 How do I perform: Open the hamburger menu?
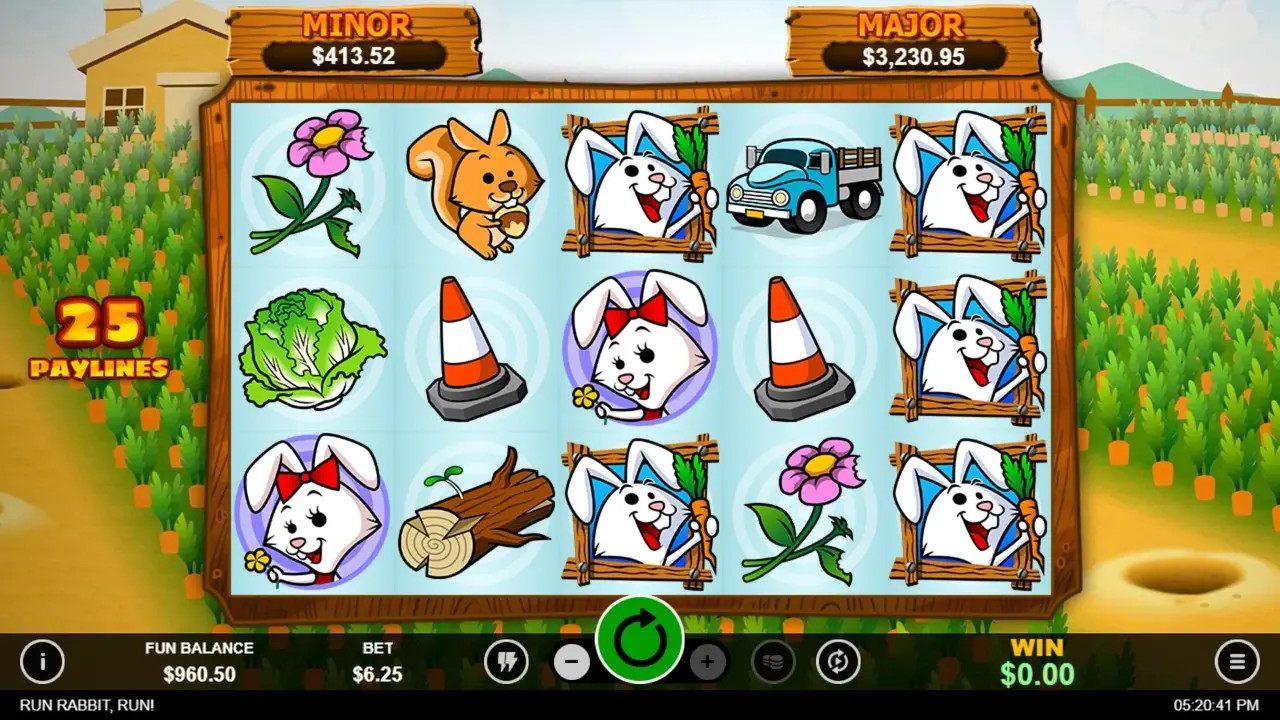pos(1237,661)
